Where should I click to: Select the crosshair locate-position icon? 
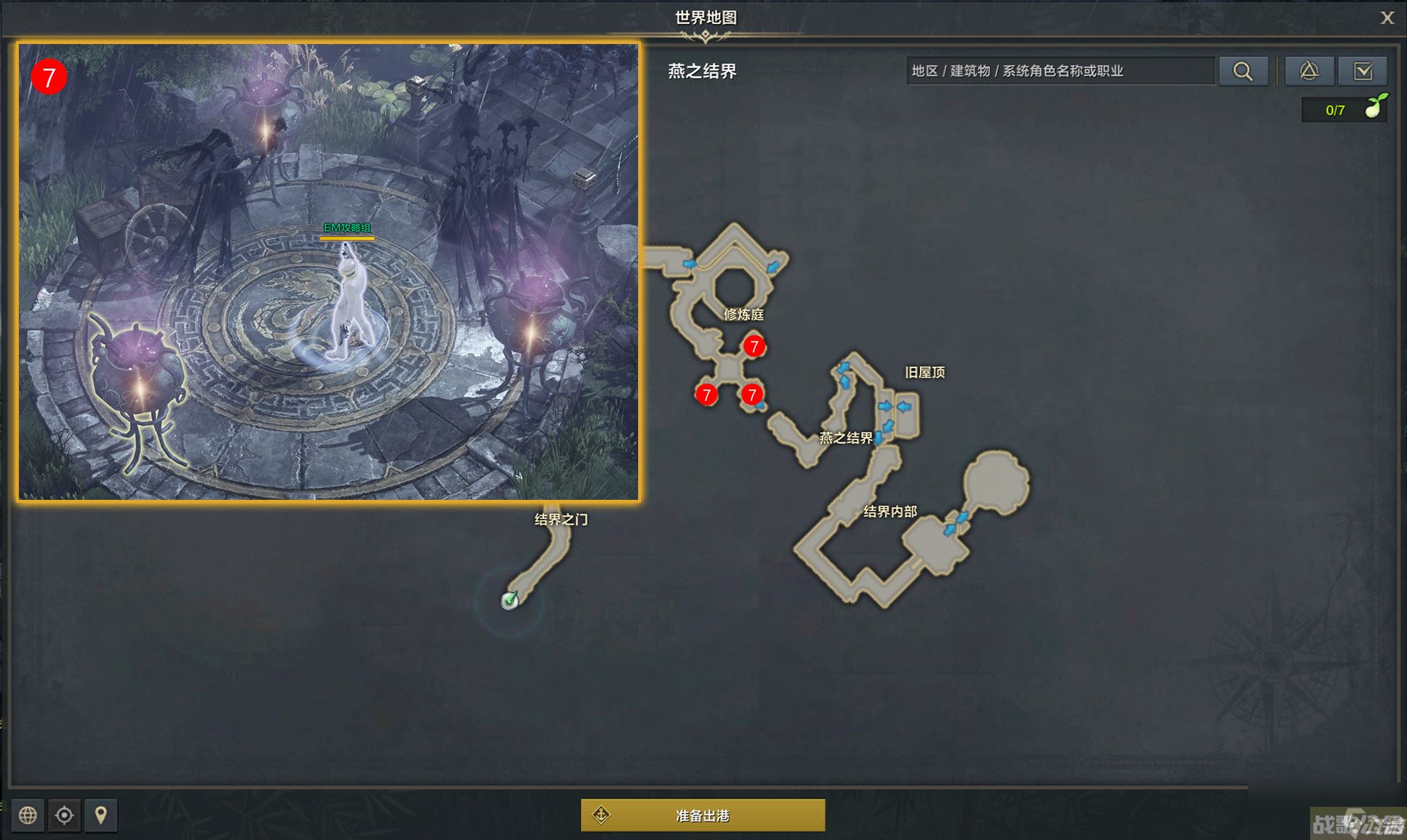point(64,815)
